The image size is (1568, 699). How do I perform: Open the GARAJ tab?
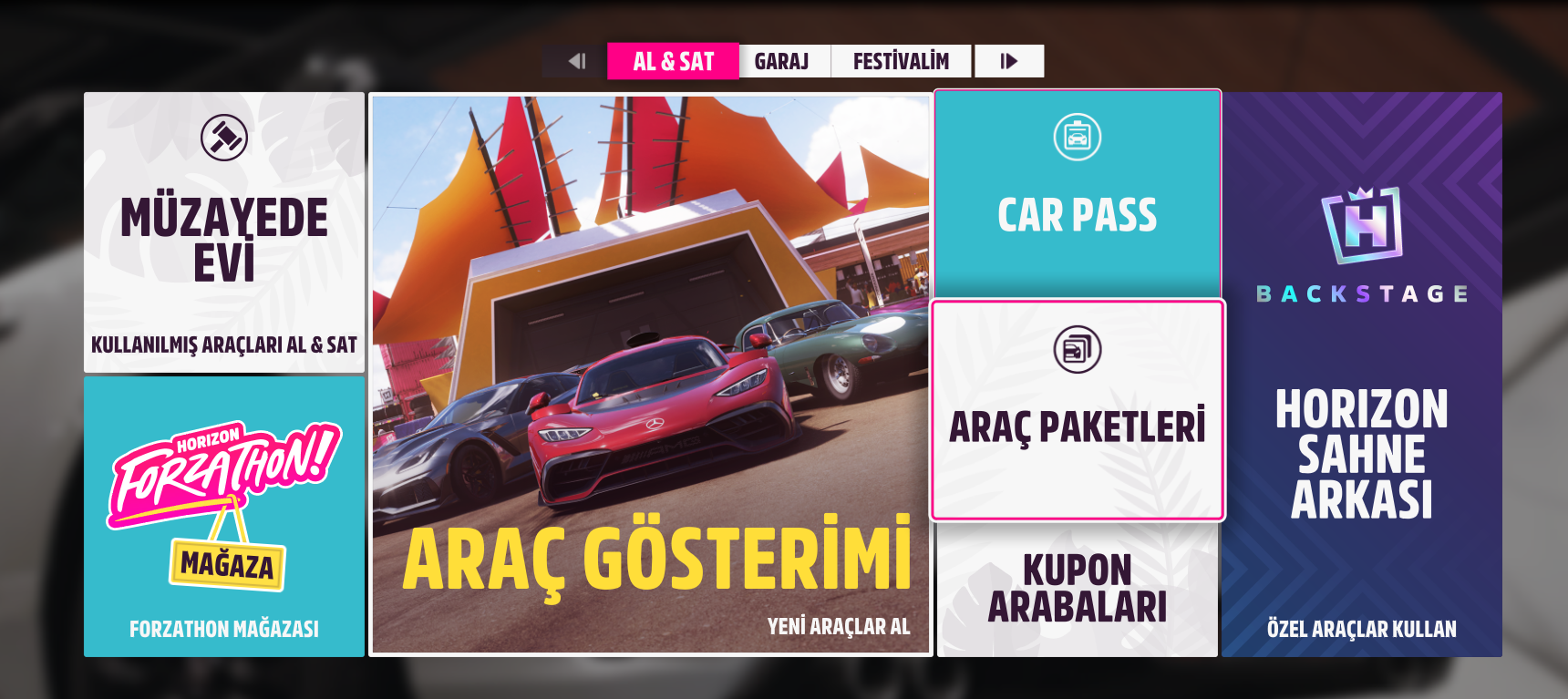(x=782, y=61)
